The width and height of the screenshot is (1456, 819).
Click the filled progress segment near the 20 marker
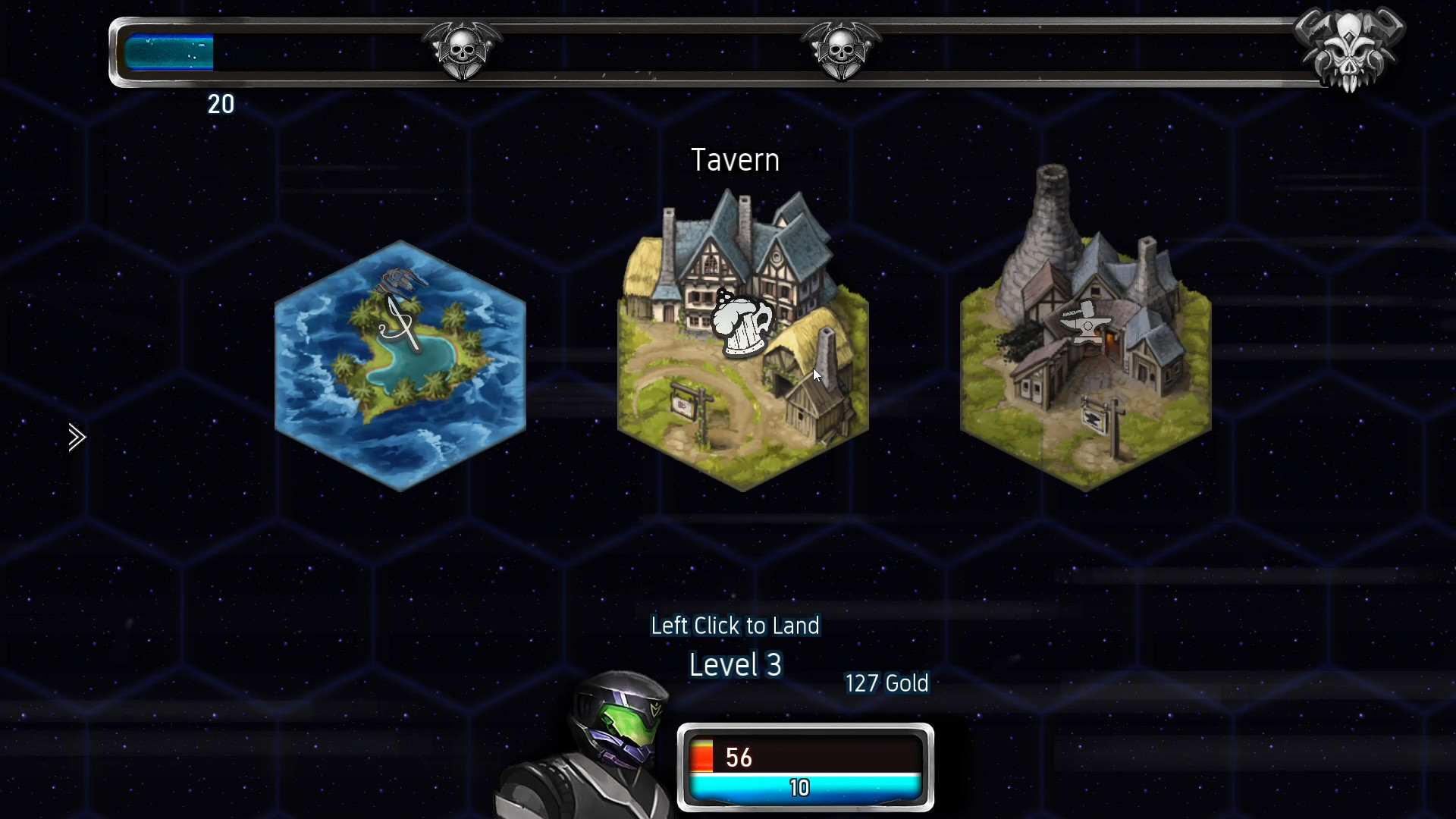coord(168,50)
